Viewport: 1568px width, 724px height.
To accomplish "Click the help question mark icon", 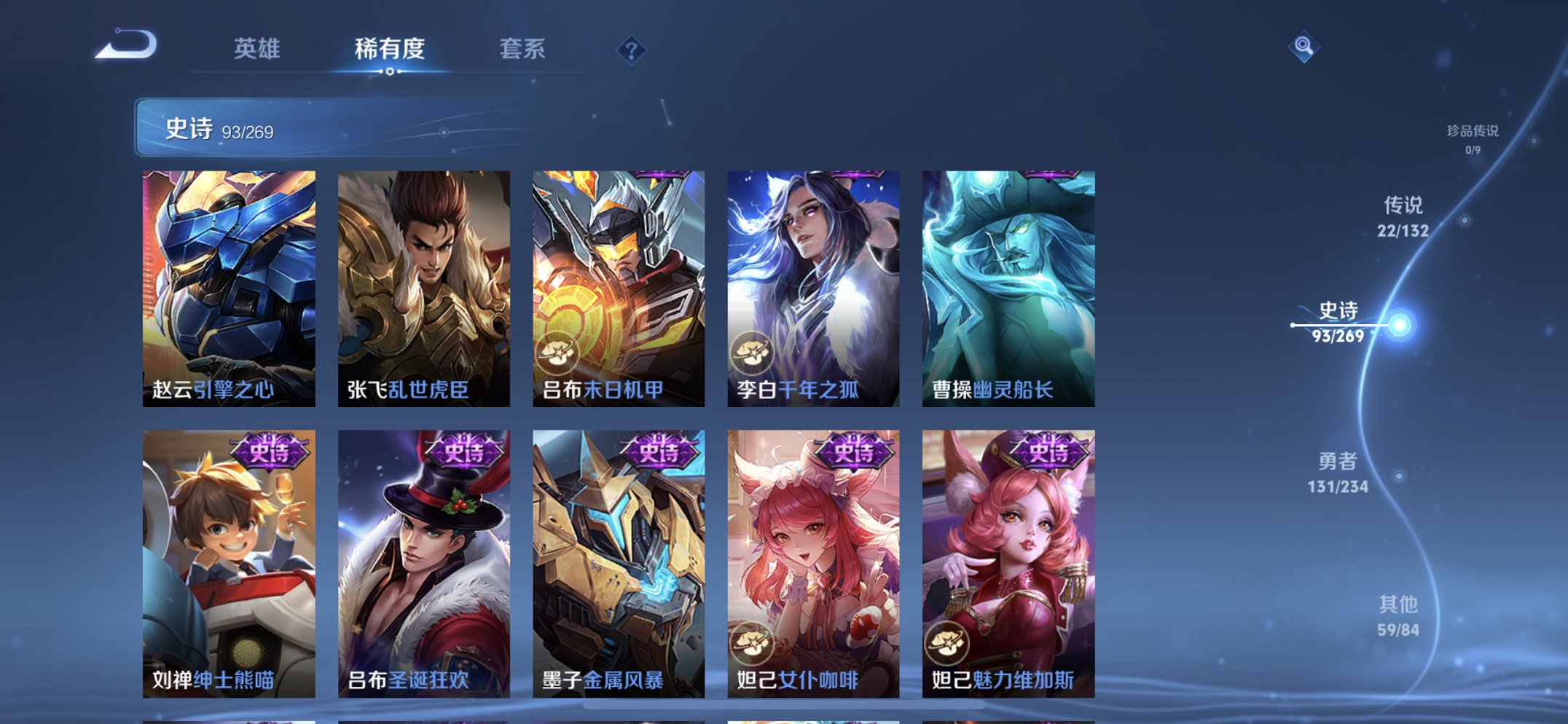I will tap(631, 50).
